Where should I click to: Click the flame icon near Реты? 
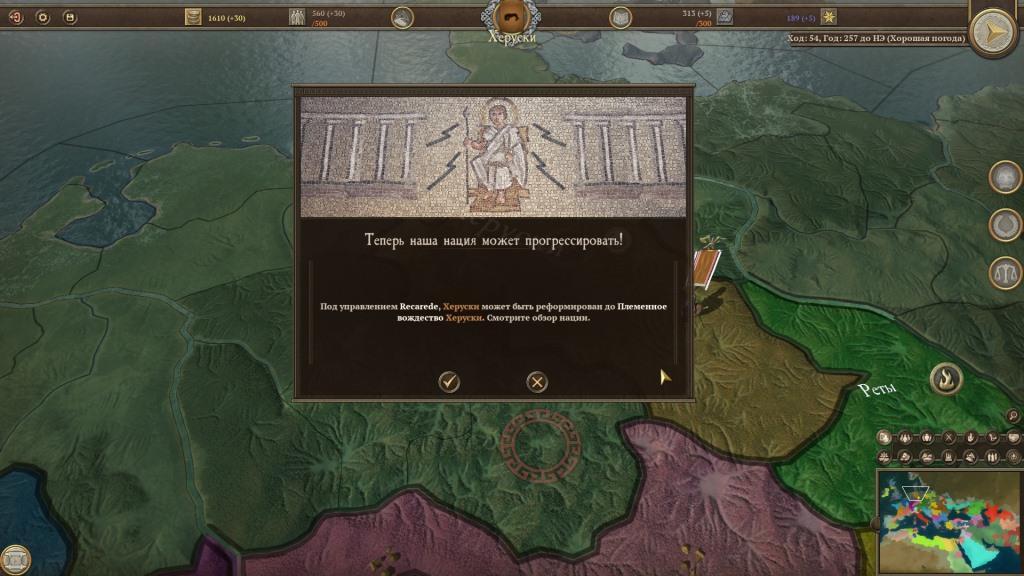(x=945, y=378)
